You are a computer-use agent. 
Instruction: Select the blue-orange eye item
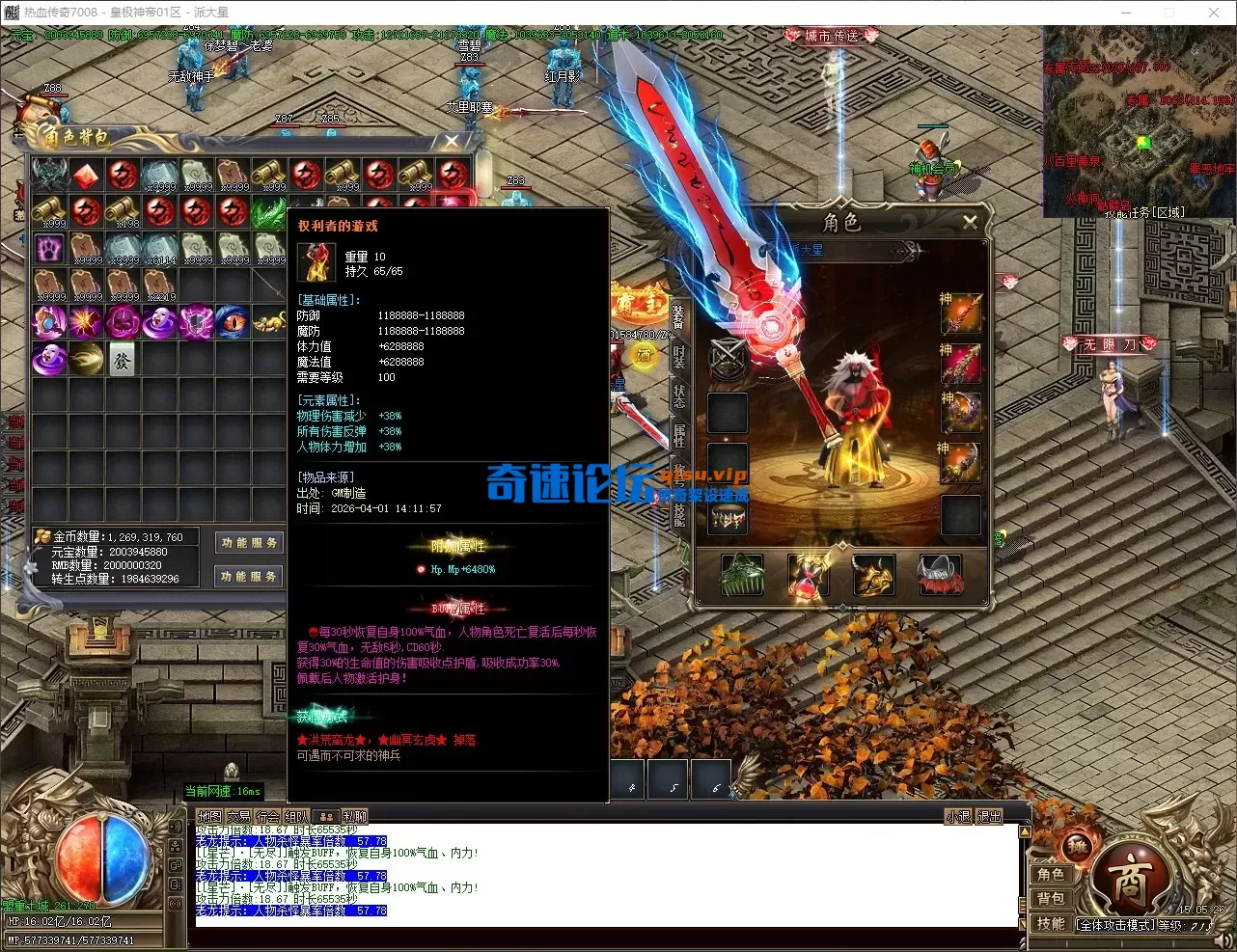(233, 322)
